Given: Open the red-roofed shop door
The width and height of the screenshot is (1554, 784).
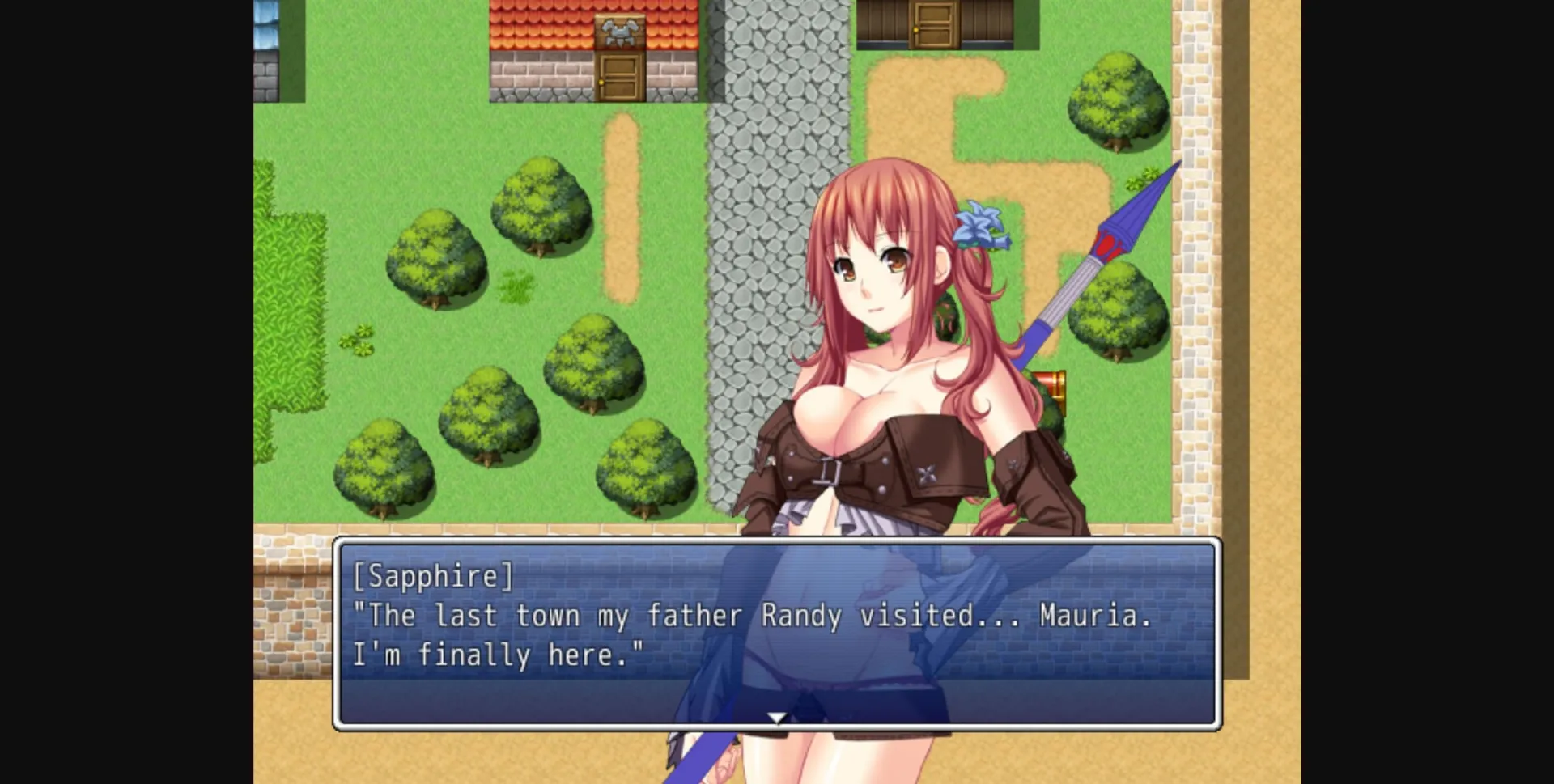Looking at the screenshot, I should click(620, 77).
